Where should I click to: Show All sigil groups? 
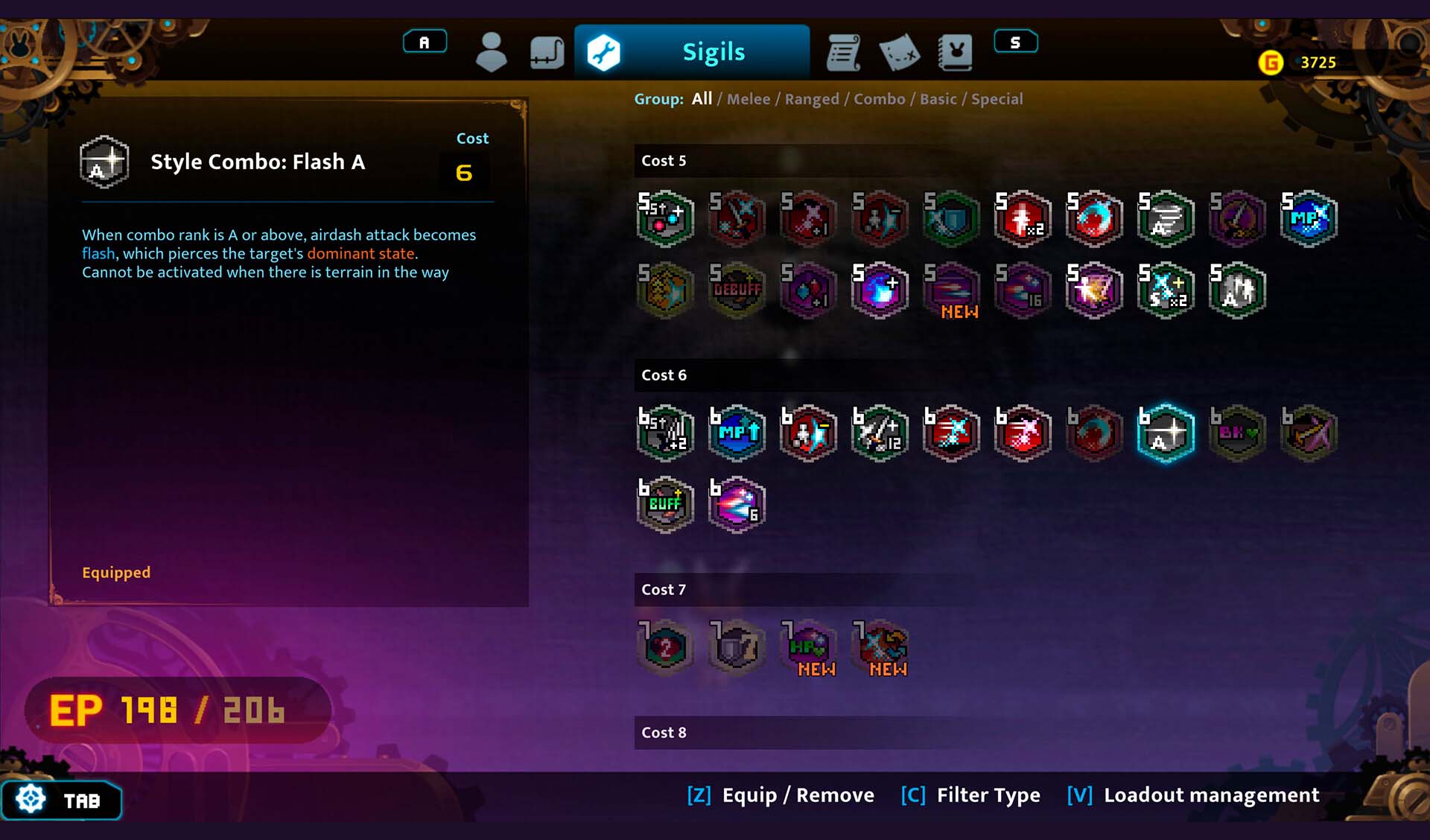702,99
